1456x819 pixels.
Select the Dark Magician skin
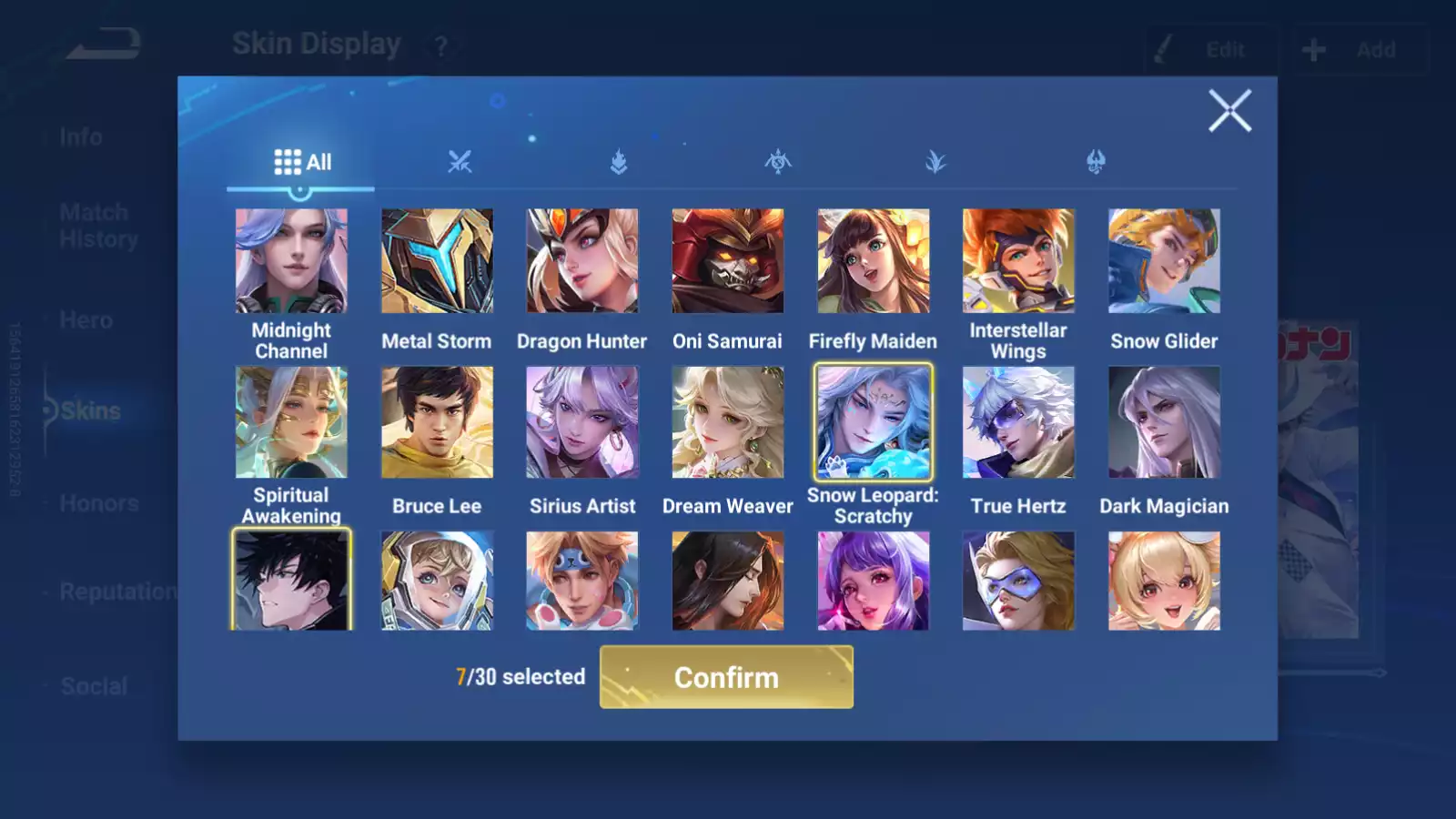click(x=1164, y=422)
